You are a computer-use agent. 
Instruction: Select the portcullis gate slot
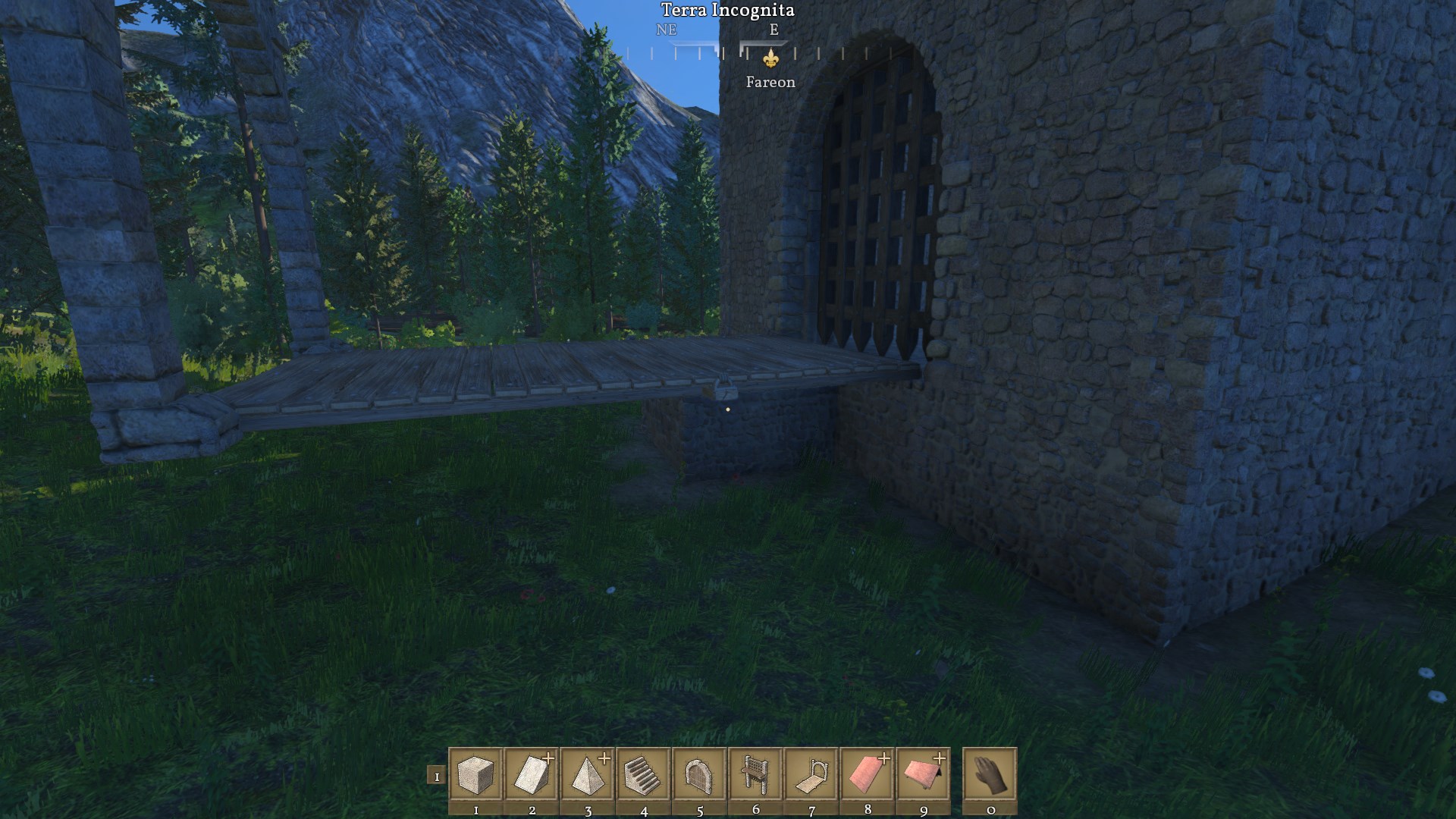point(755,774)
